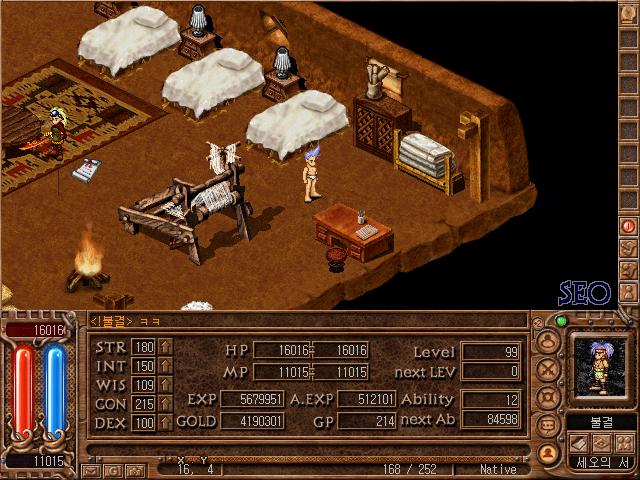Select the top item slot in sidebar

point(629,17)
